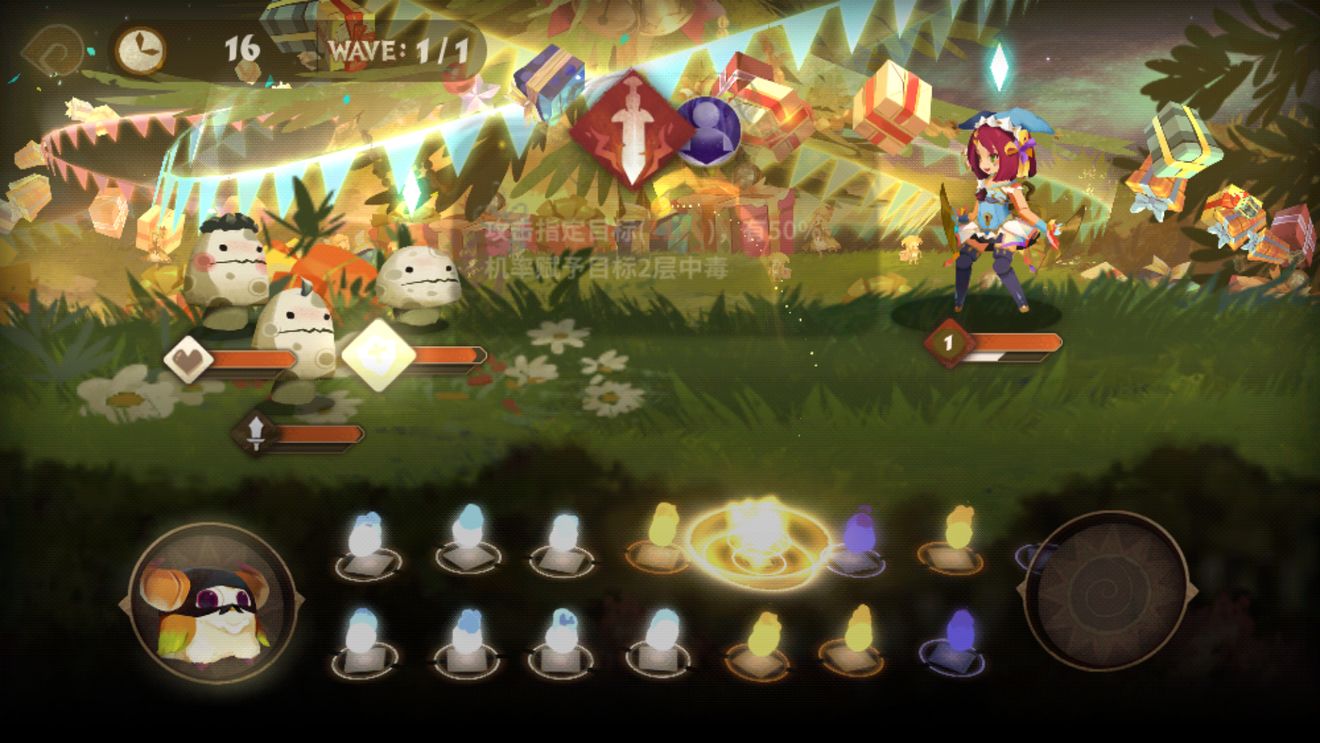
Task: Select the hamster advisor portrait circle
Action: [212, 600]
